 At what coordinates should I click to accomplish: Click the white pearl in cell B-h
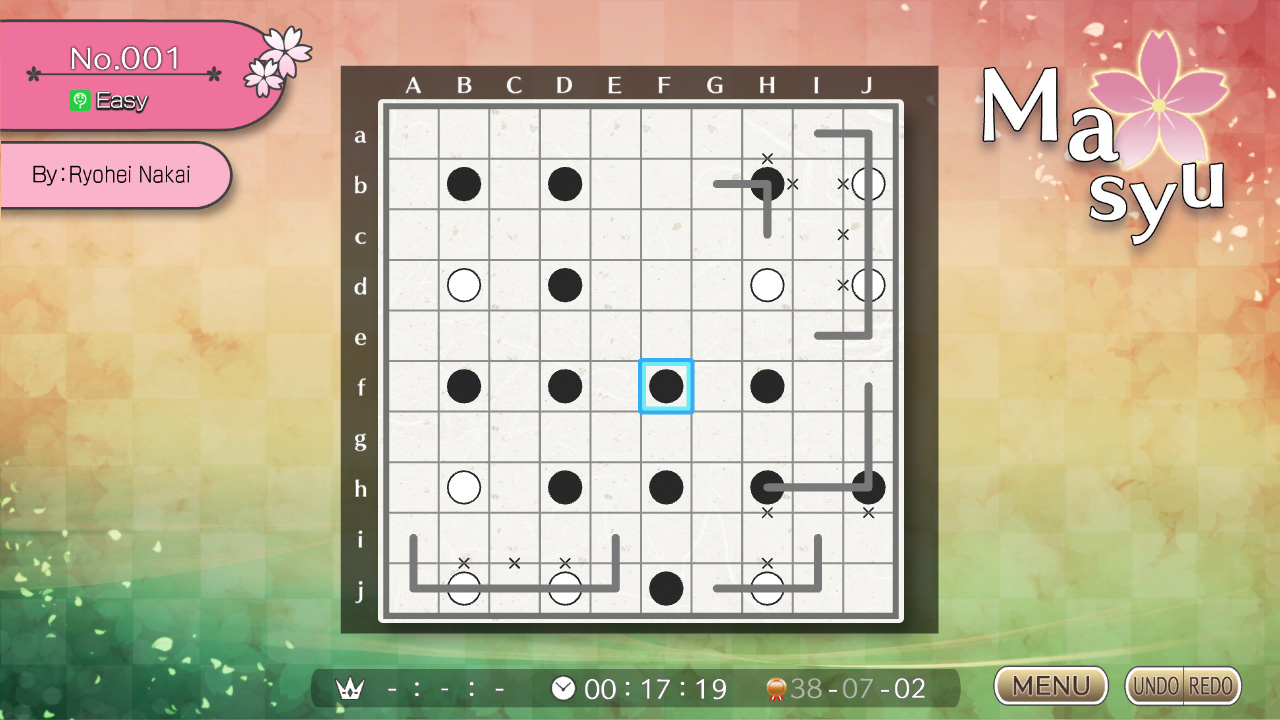463,487
